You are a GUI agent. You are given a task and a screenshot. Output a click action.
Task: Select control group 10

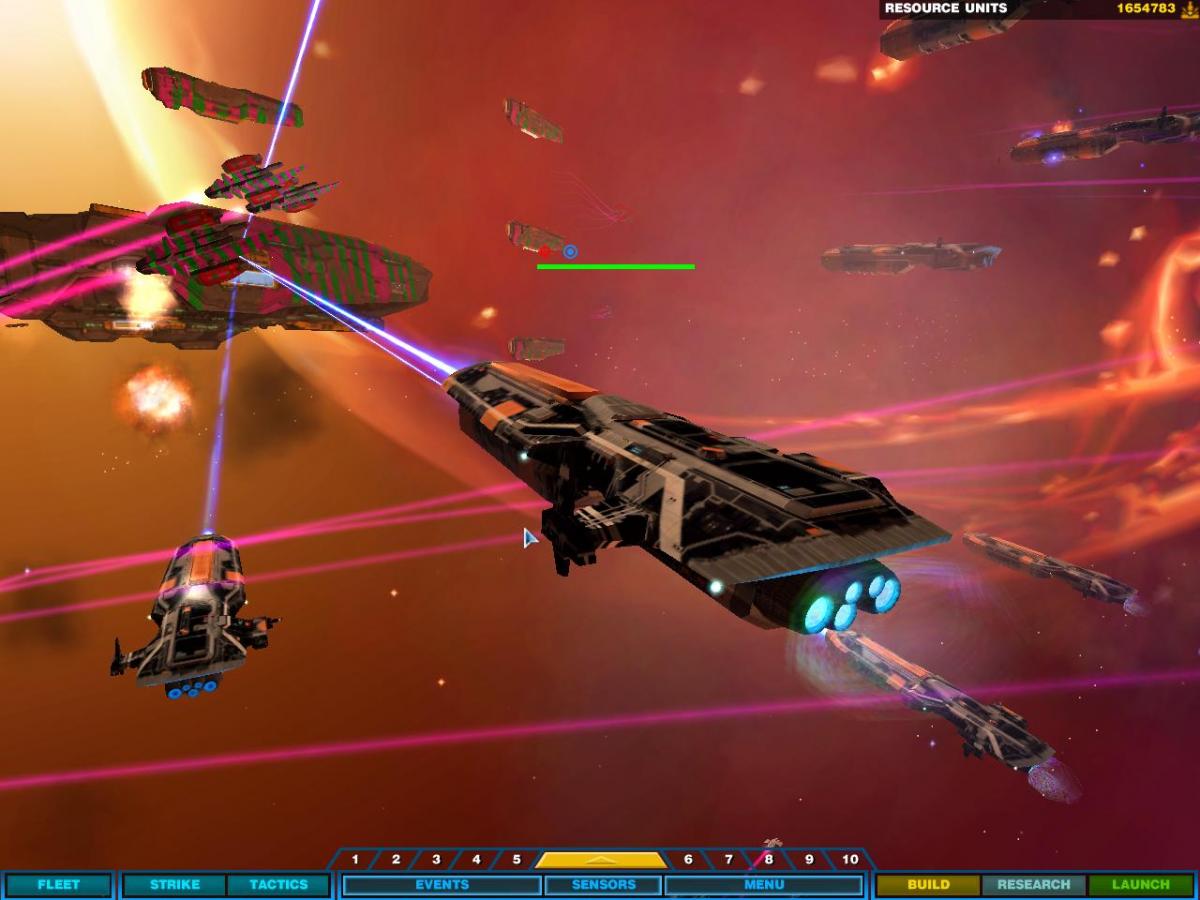(849, 860)
